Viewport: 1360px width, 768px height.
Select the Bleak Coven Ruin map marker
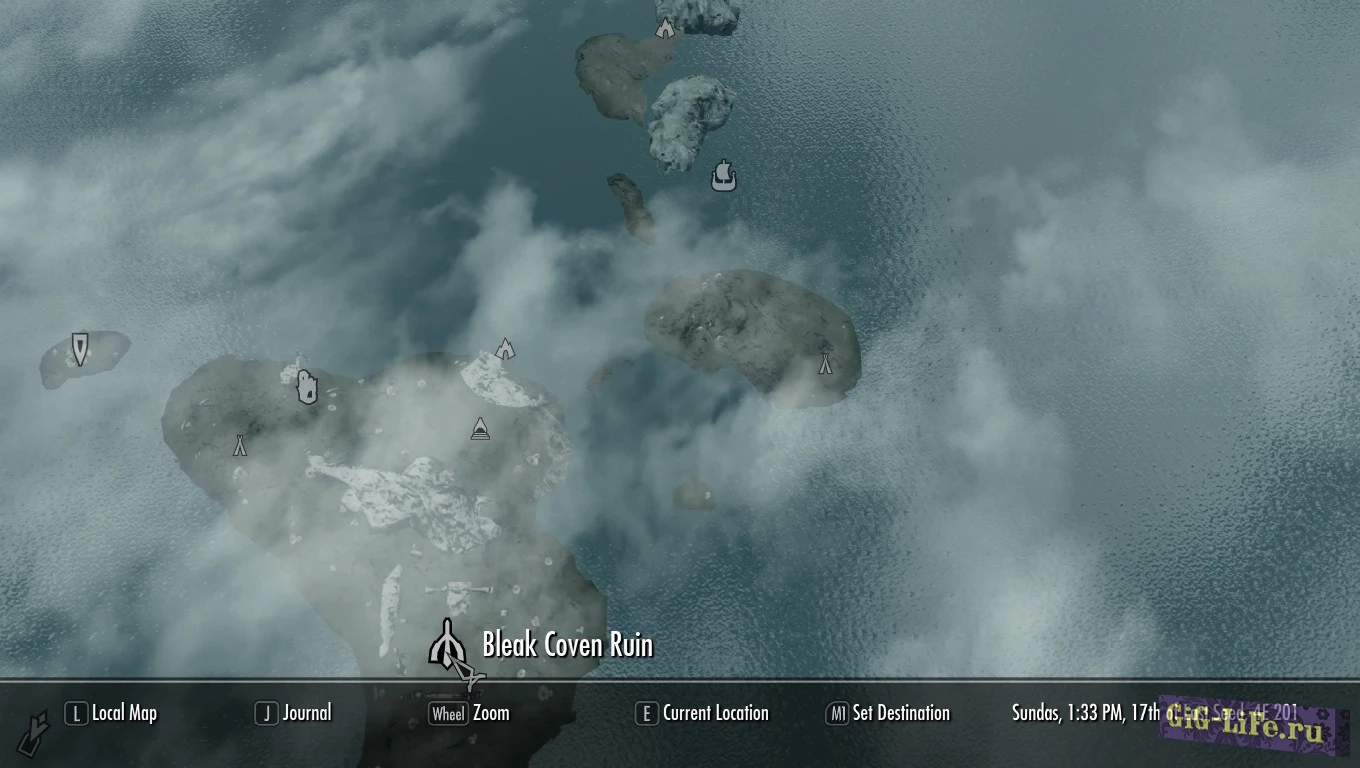(x=448, y=645)
